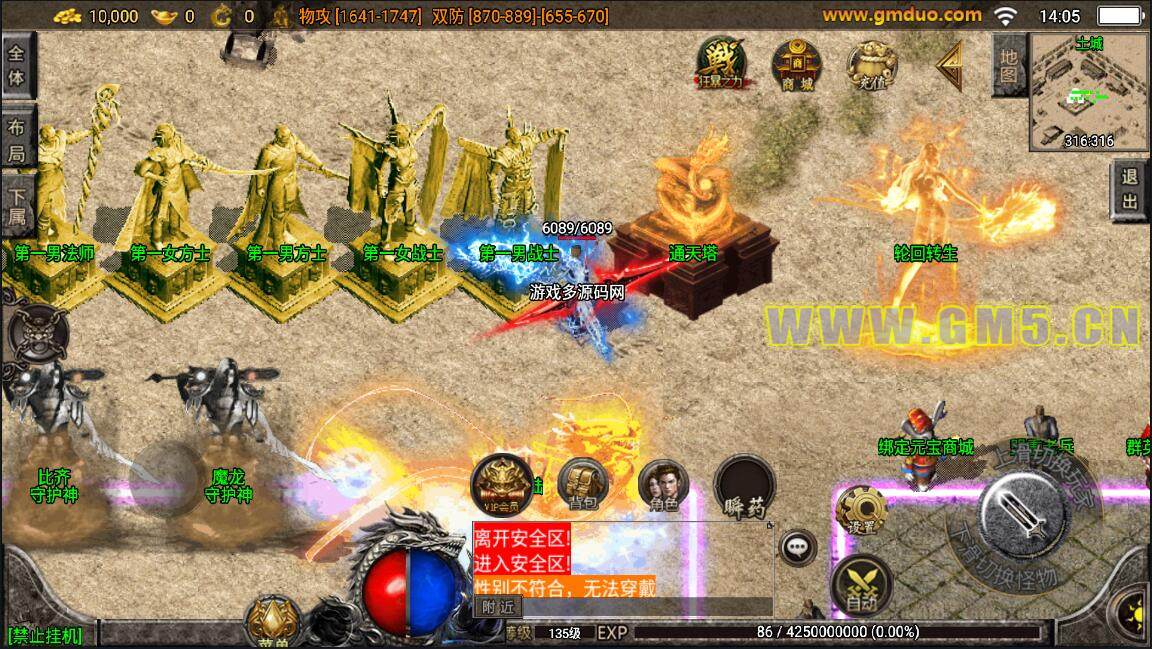Image resolution: width=1152 pixels, height=649 pixels.
Task: Open the chat speech bubble button
Action: tap(797, 547)
